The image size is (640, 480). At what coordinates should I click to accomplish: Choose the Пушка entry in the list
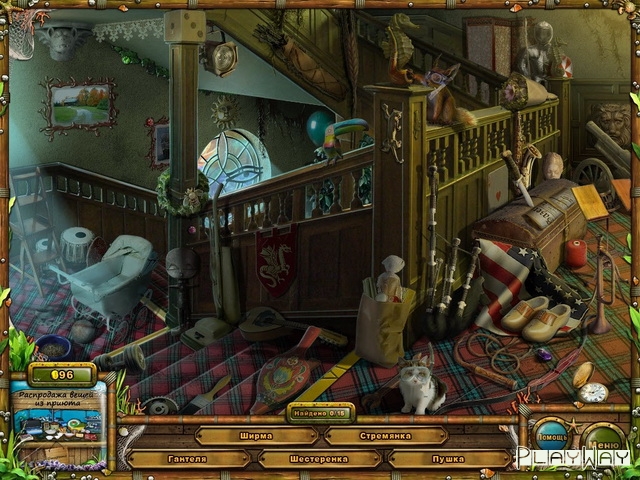coord(448,459)
